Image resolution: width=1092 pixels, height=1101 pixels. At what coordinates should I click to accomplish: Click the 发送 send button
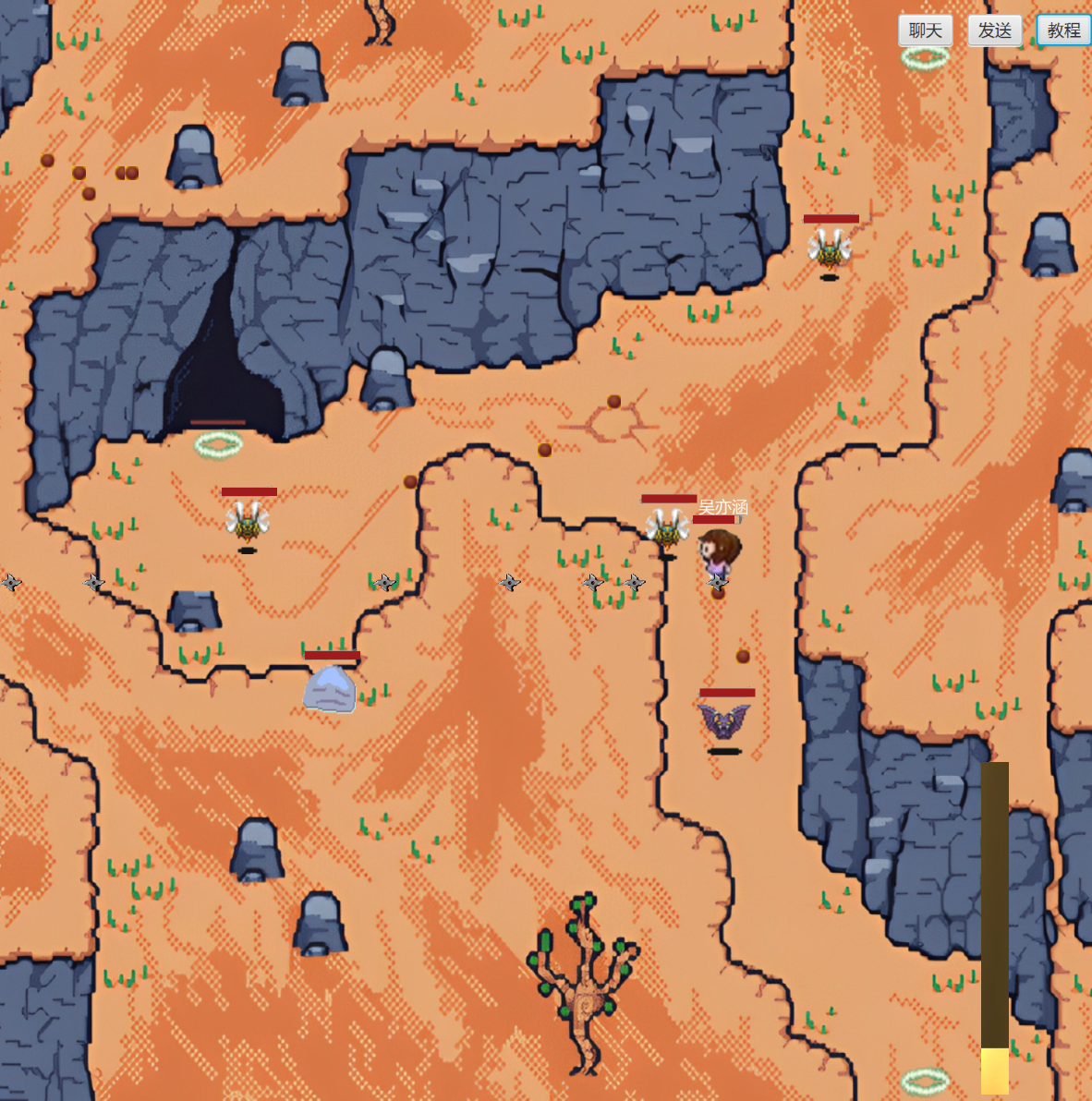click(x=994, y=30)
